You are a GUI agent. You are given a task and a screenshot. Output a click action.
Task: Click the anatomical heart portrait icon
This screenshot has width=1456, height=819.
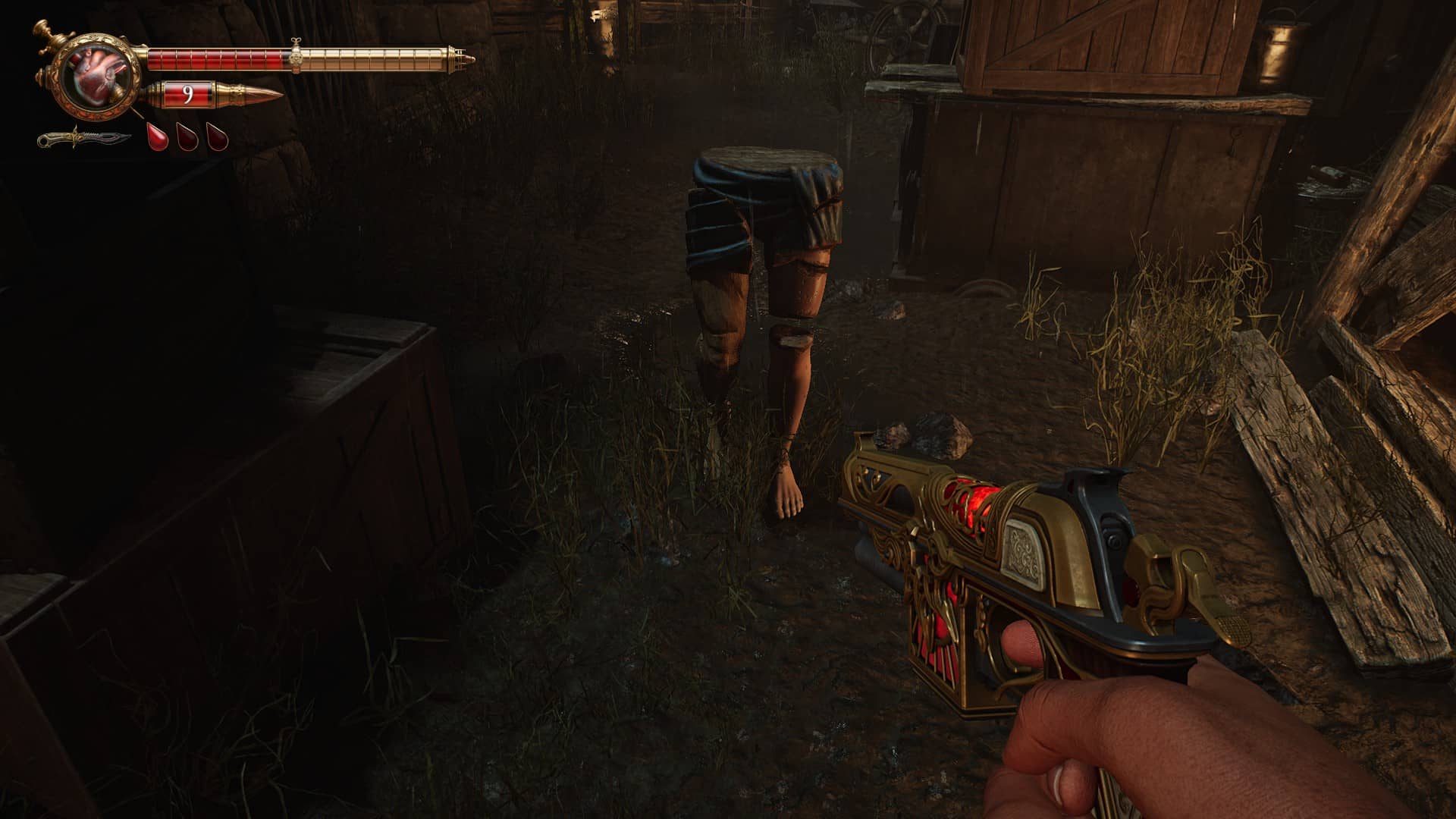[100, 75]
